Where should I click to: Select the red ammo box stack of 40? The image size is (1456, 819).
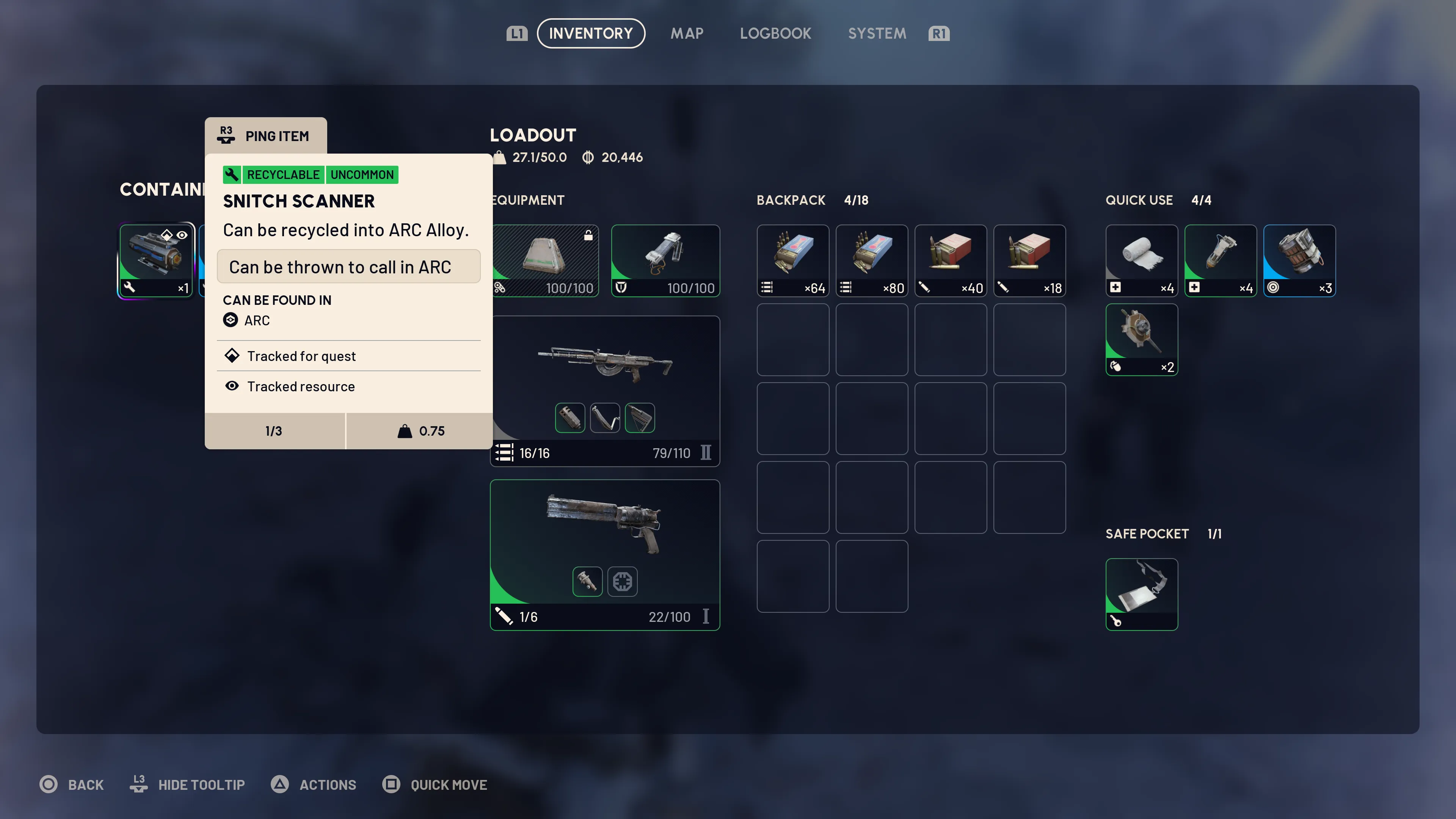950,260
